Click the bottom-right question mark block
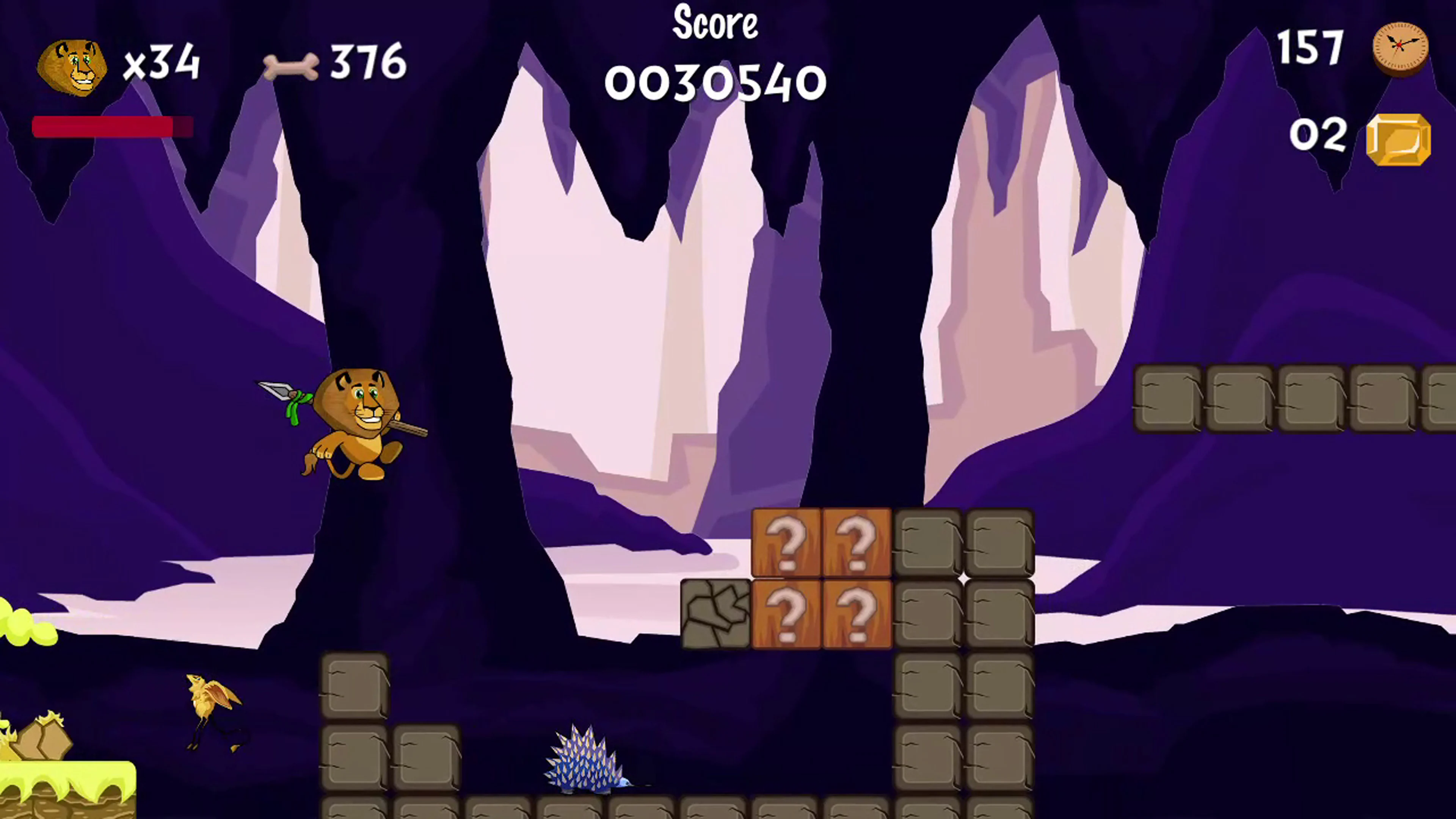 coord(856,613)
